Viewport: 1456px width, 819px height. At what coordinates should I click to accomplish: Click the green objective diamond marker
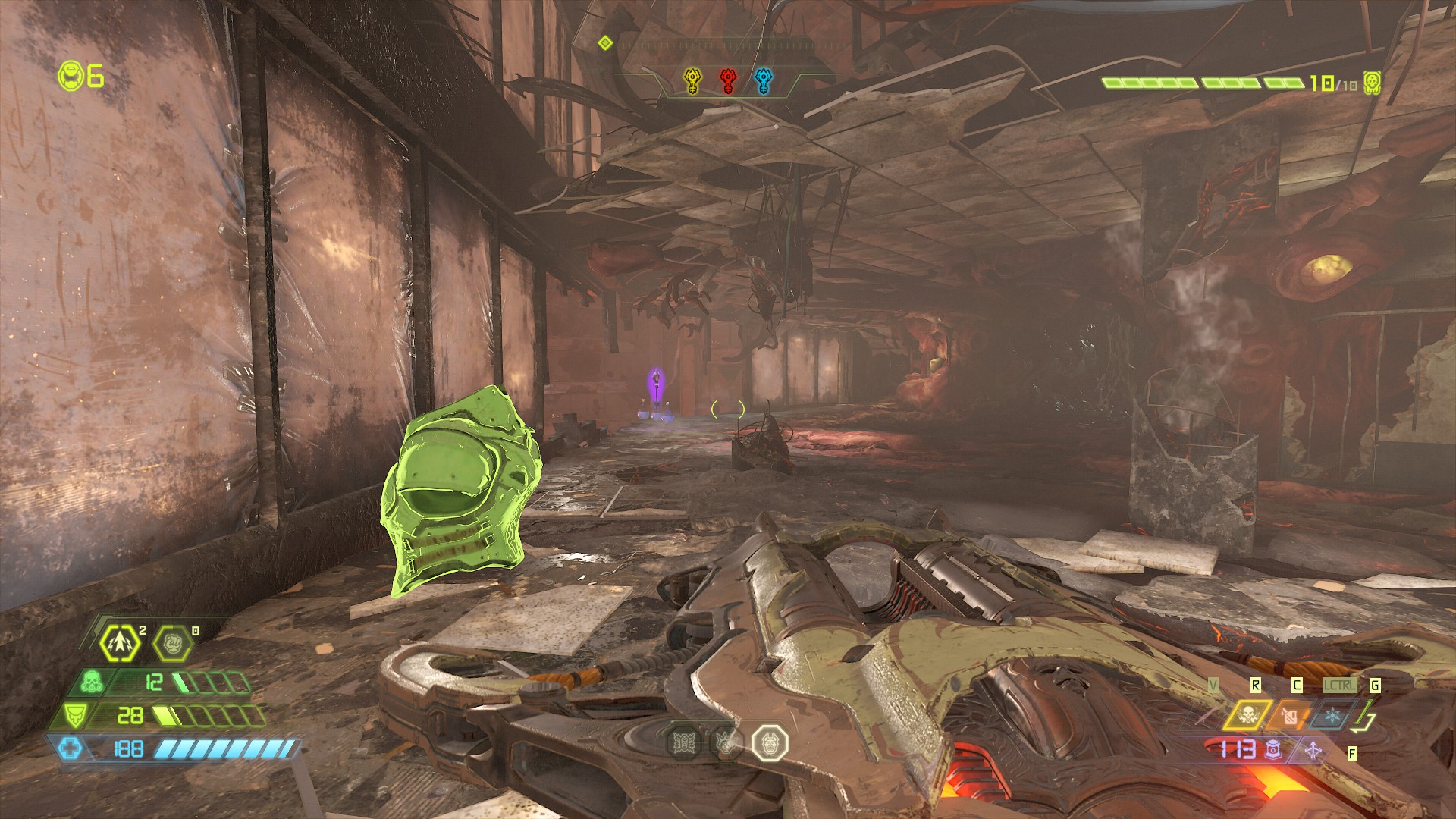pyautogui.click(x=605, y=43)
